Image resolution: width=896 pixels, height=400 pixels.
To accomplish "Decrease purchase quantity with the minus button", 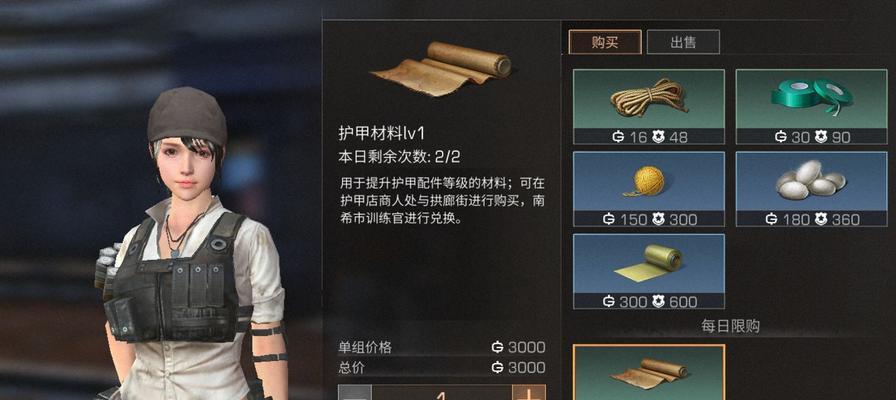I will coord(355,392).
